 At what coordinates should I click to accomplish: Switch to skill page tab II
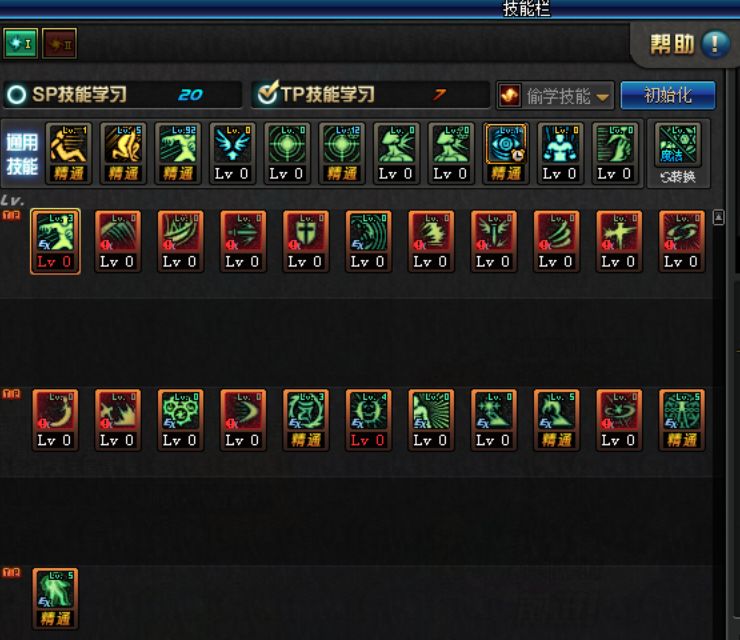click(59, 43)
